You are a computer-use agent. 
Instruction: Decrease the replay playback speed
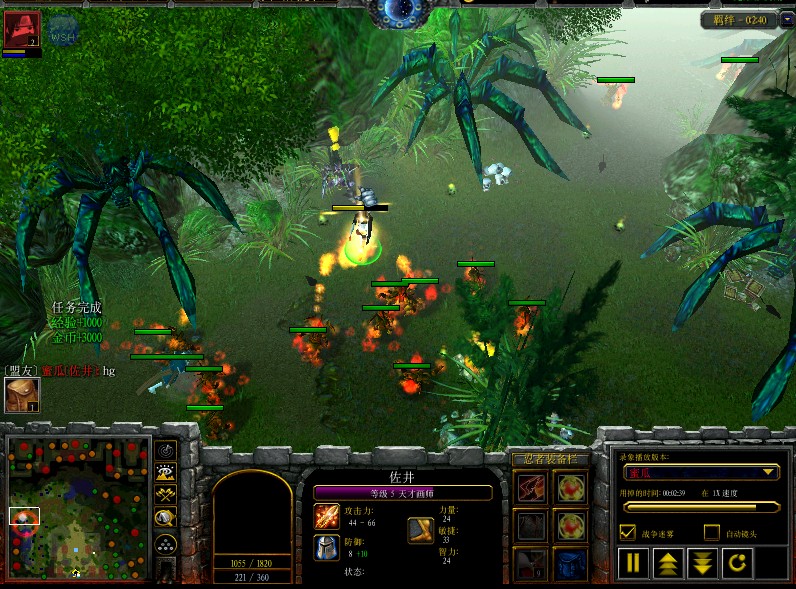[704, 562]
